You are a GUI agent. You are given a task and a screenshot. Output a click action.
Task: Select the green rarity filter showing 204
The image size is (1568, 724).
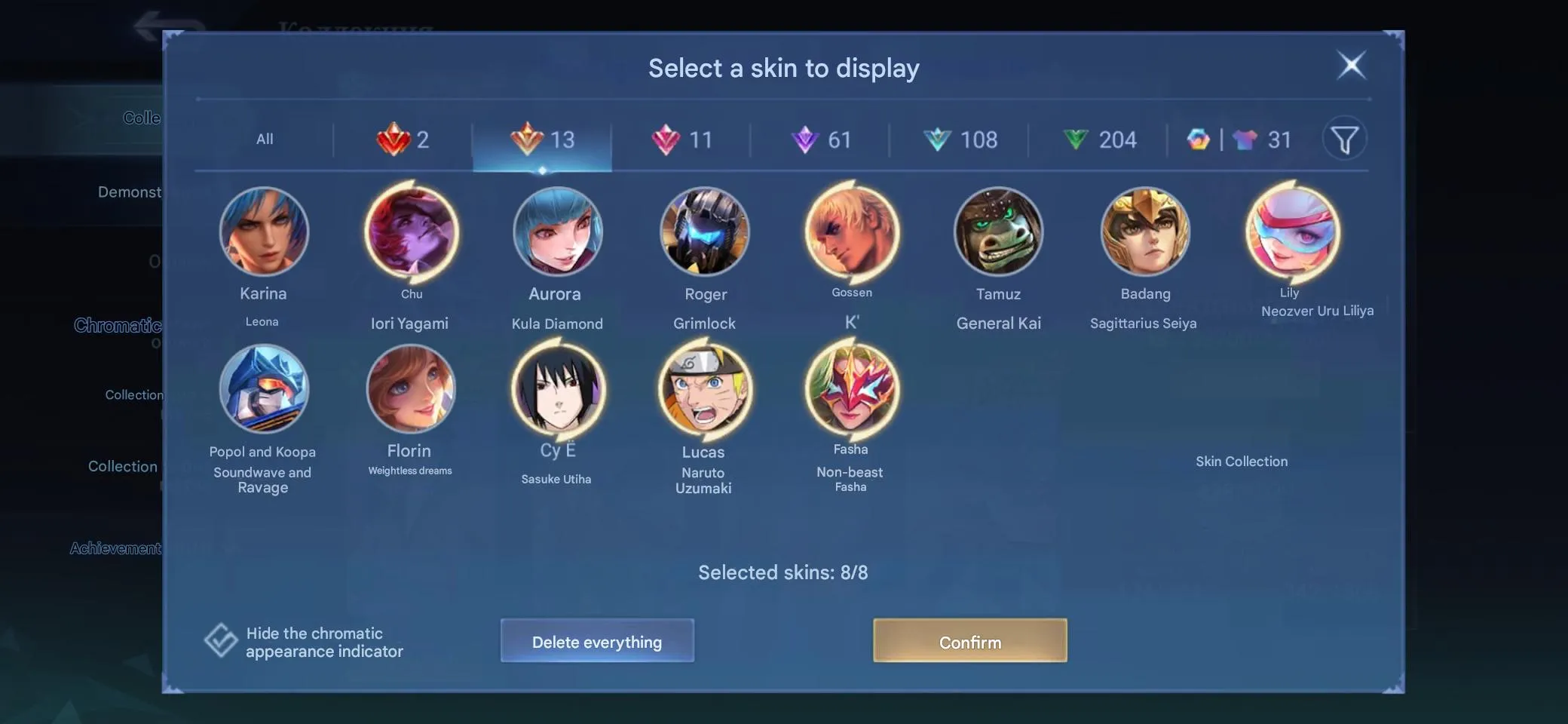click(1099, 140)
